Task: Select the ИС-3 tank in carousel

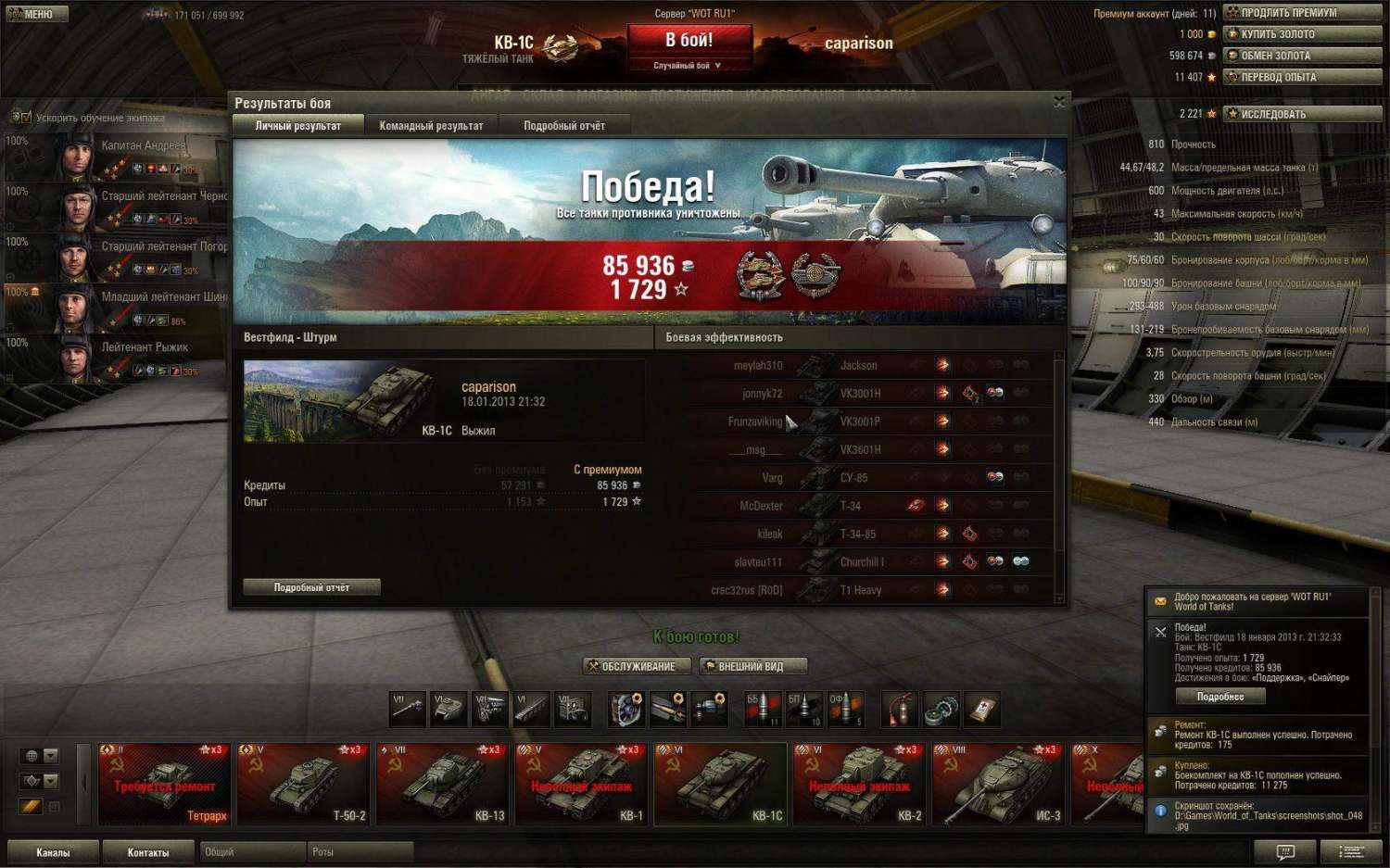Action: coord(999,784)
